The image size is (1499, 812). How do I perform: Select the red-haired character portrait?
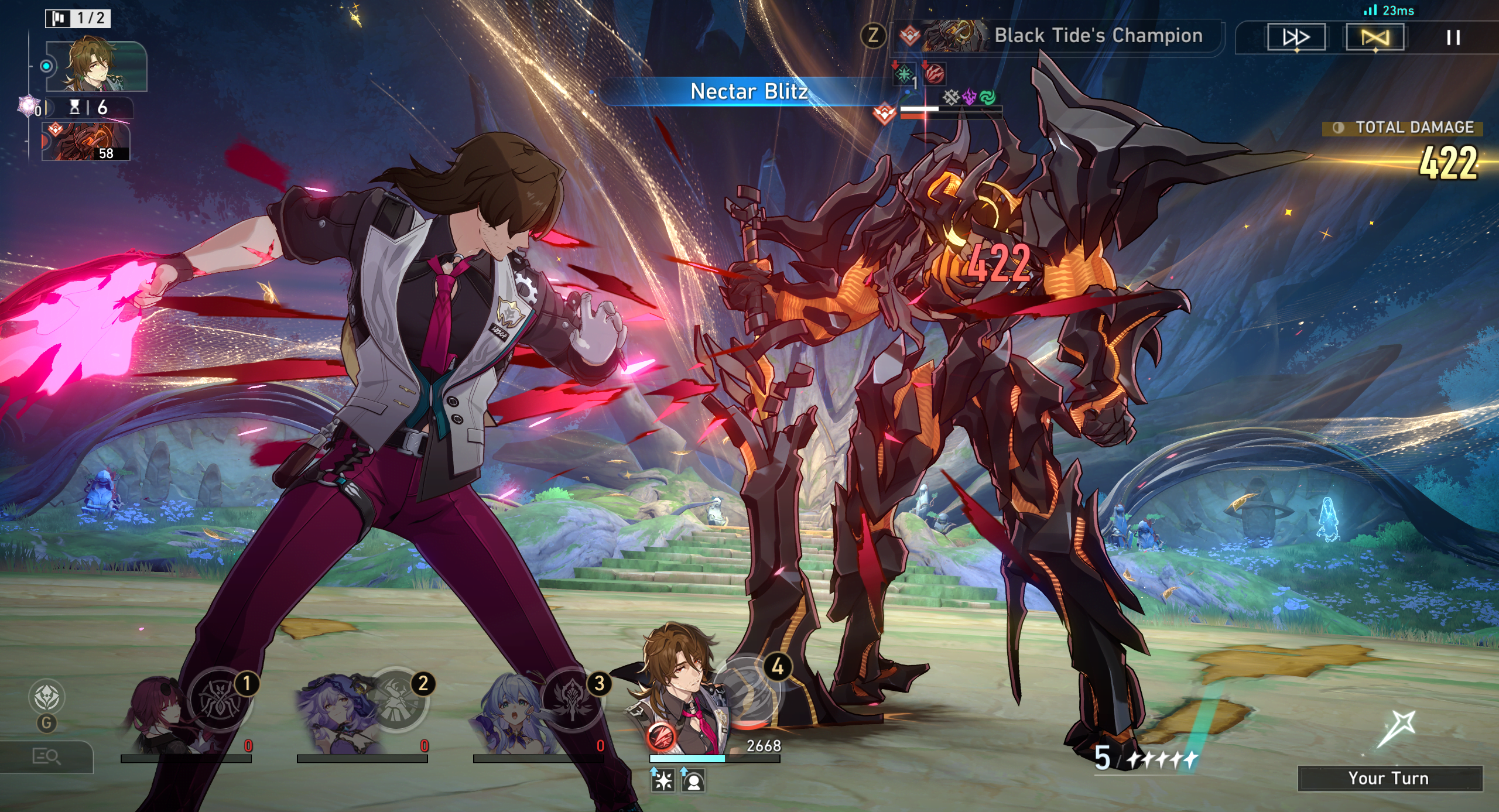tap(155, 714)
